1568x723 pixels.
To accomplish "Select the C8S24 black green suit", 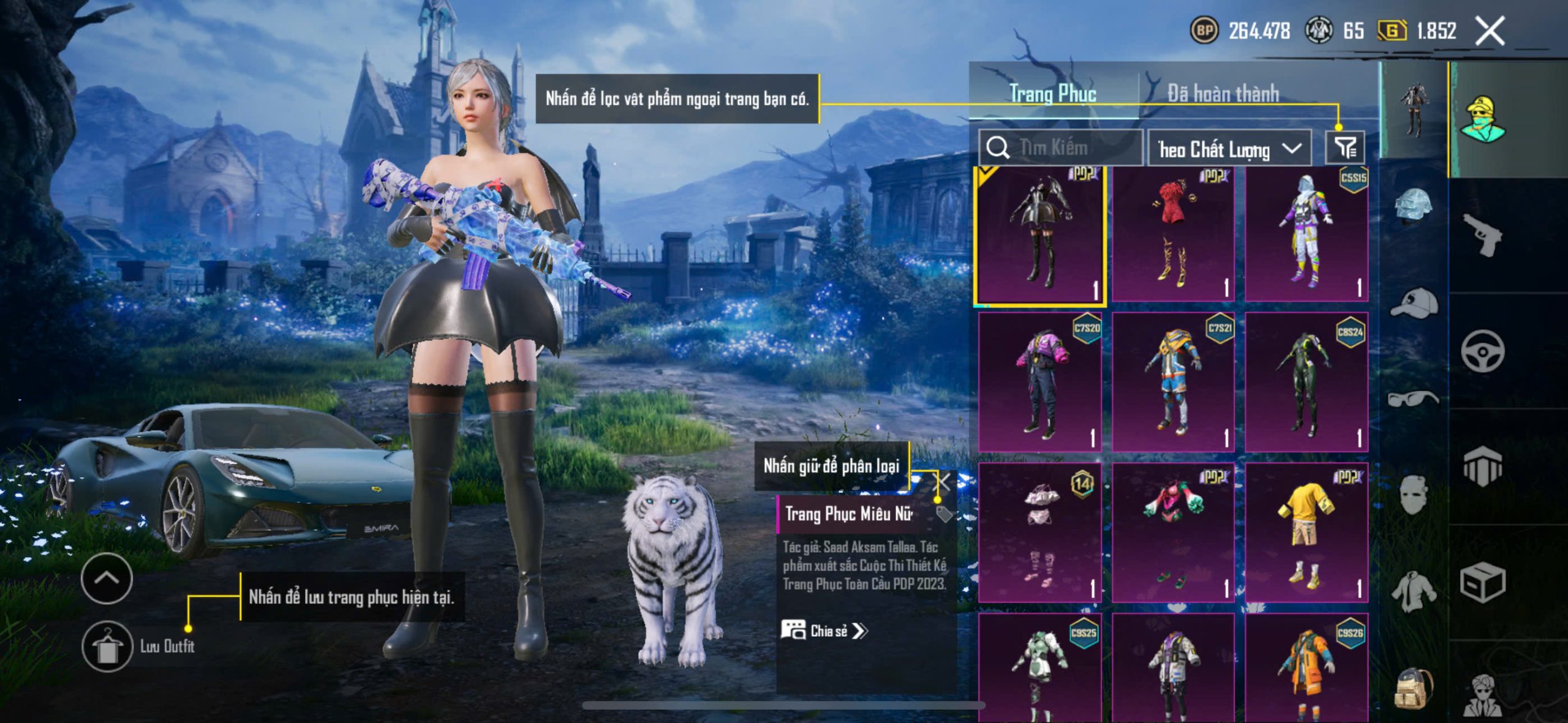I will tap(1306, 383).
